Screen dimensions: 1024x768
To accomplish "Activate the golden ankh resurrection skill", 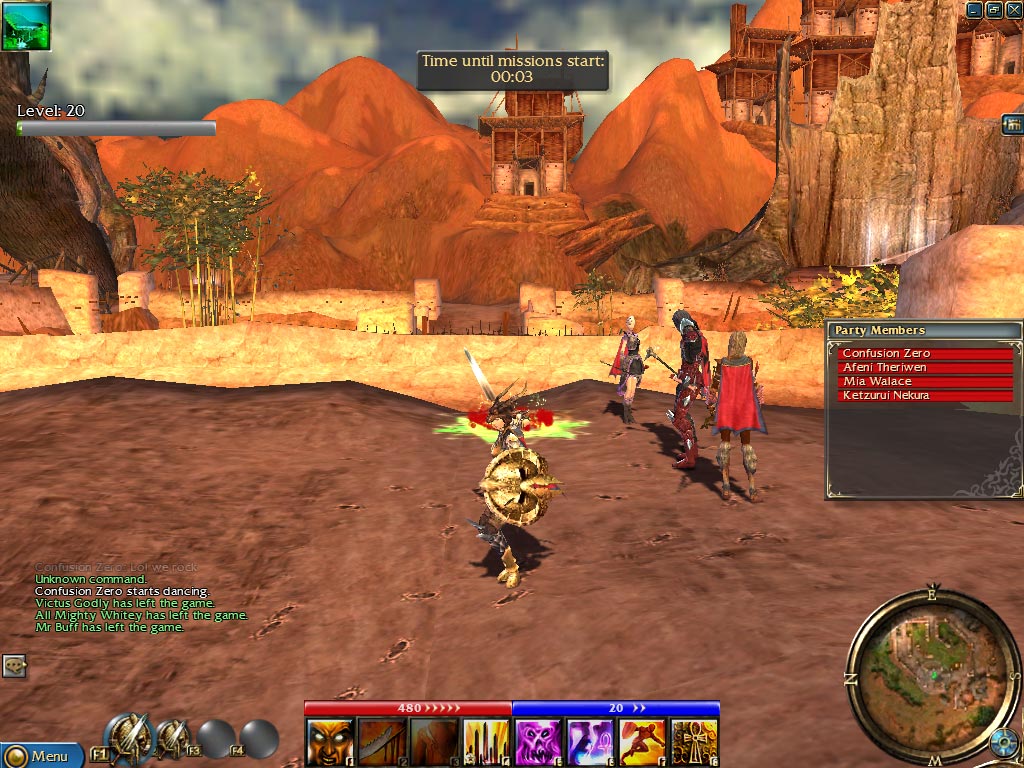I will click(694, 743).
